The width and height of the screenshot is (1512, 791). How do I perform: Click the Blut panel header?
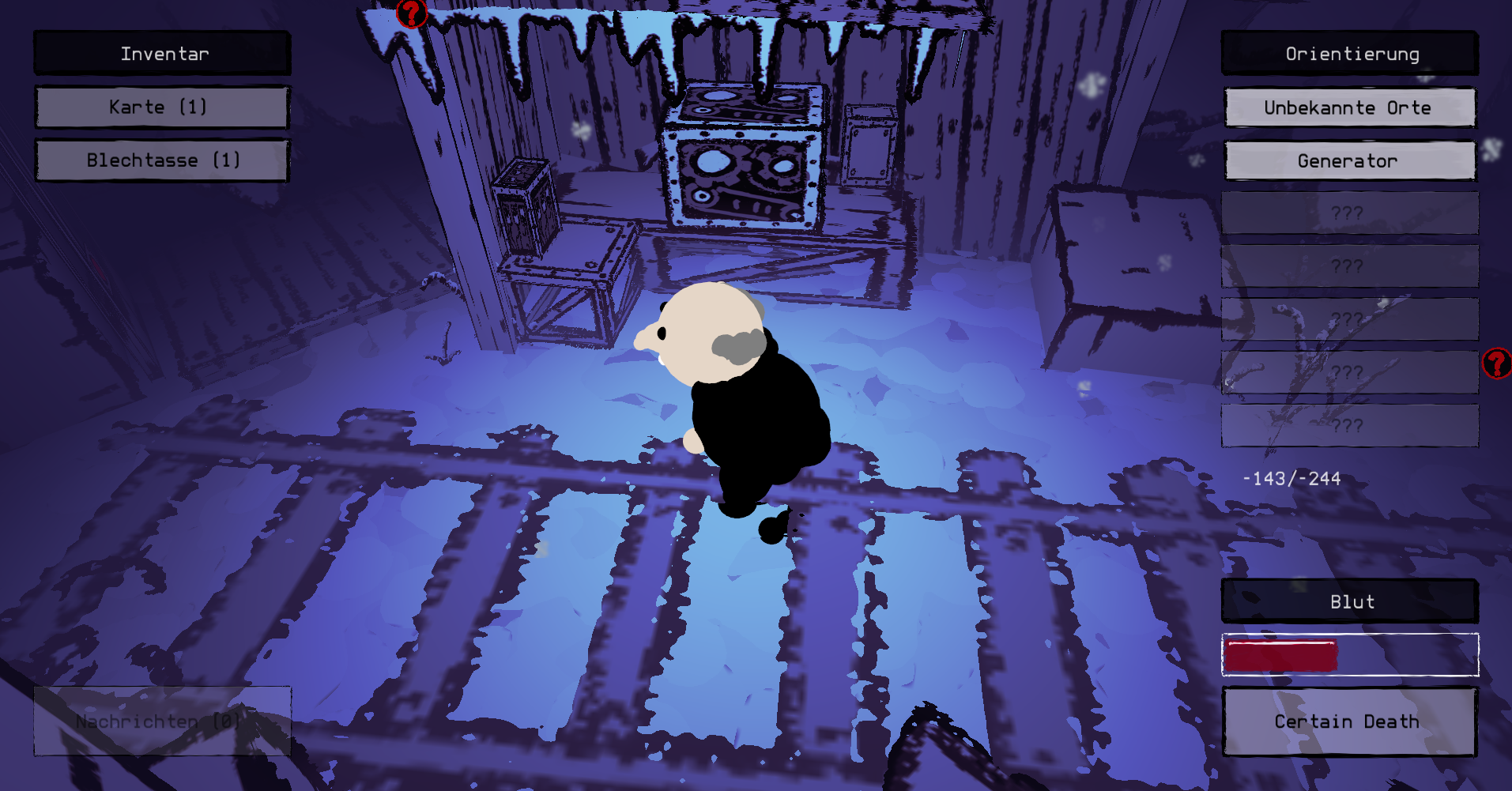coord(1350,601)
